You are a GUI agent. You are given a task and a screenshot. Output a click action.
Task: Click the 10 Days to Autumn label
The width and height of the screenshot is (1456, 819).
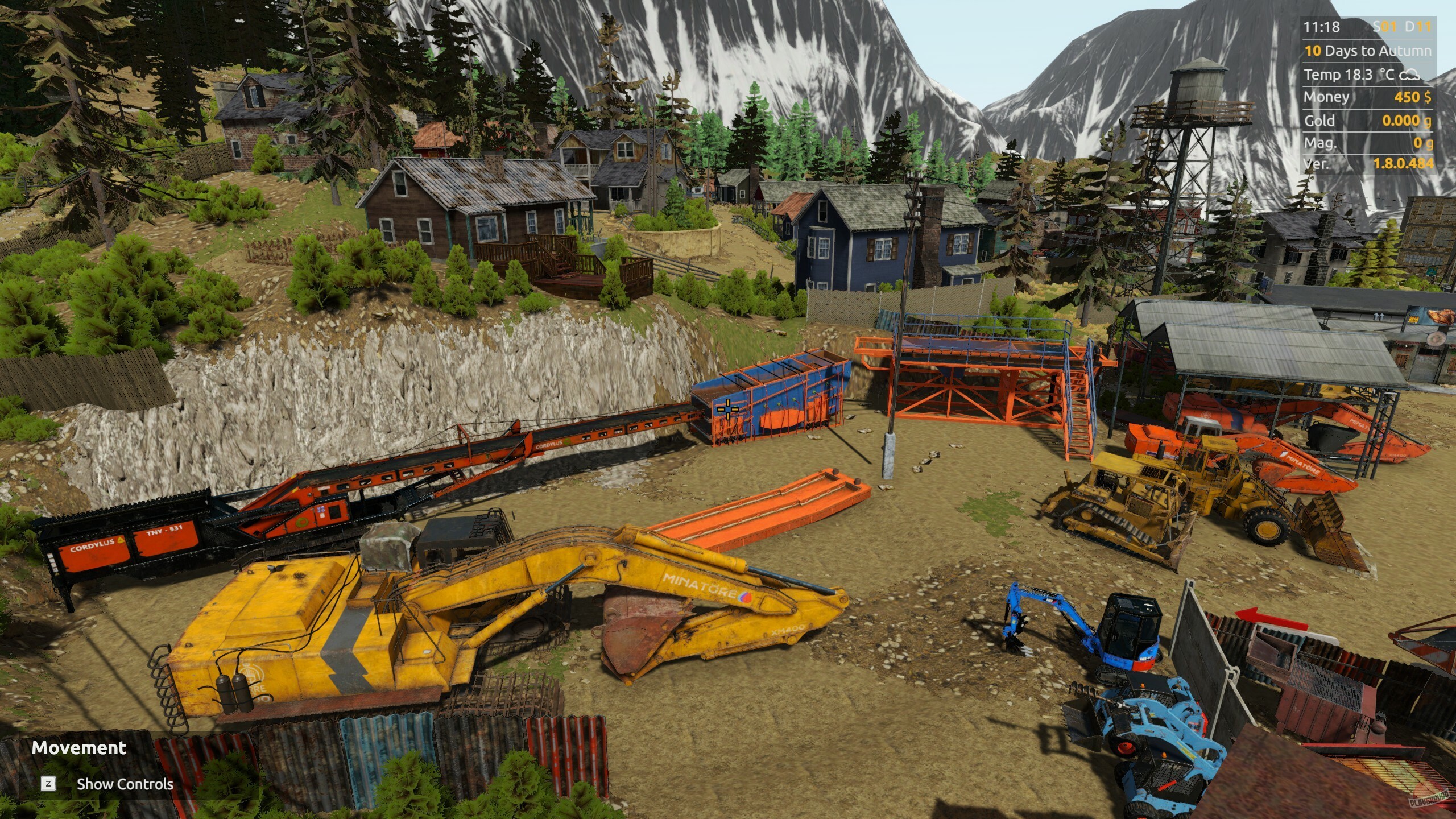pos(1367,50)
